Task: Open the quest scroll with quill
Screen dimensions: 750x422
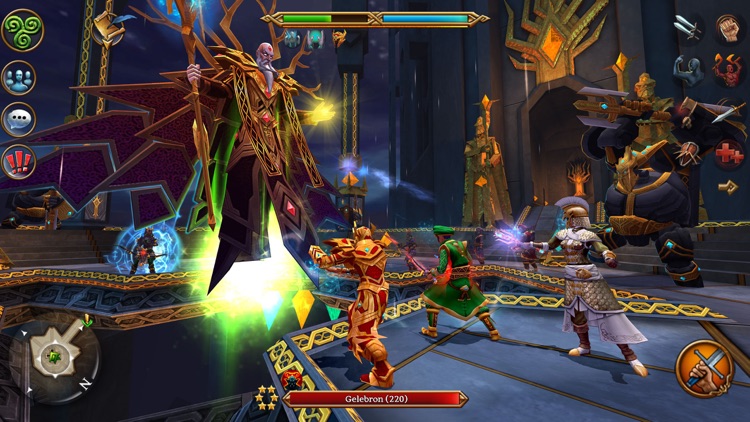Action: pyautogui.click(x=107, y=28)
